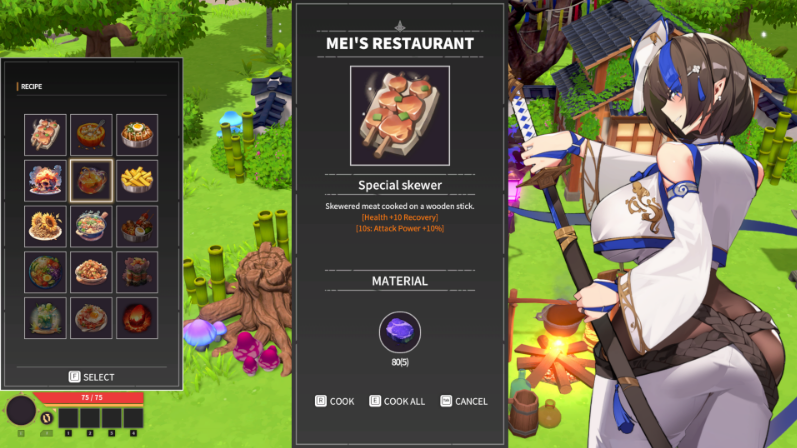
Task: Select the egg-topped bowl recipe
Action: [138, 134]
